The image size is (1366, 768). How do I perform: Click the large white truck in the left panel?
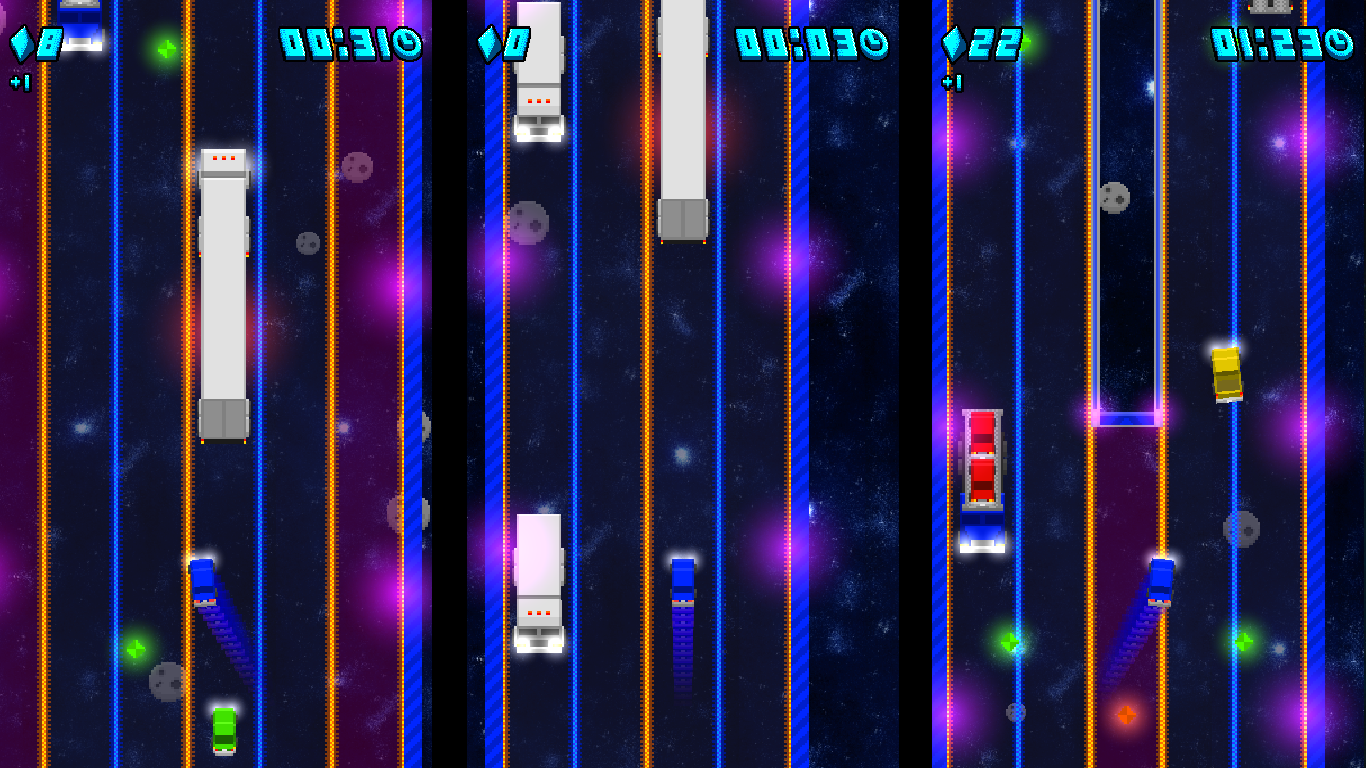coord(224,295)
